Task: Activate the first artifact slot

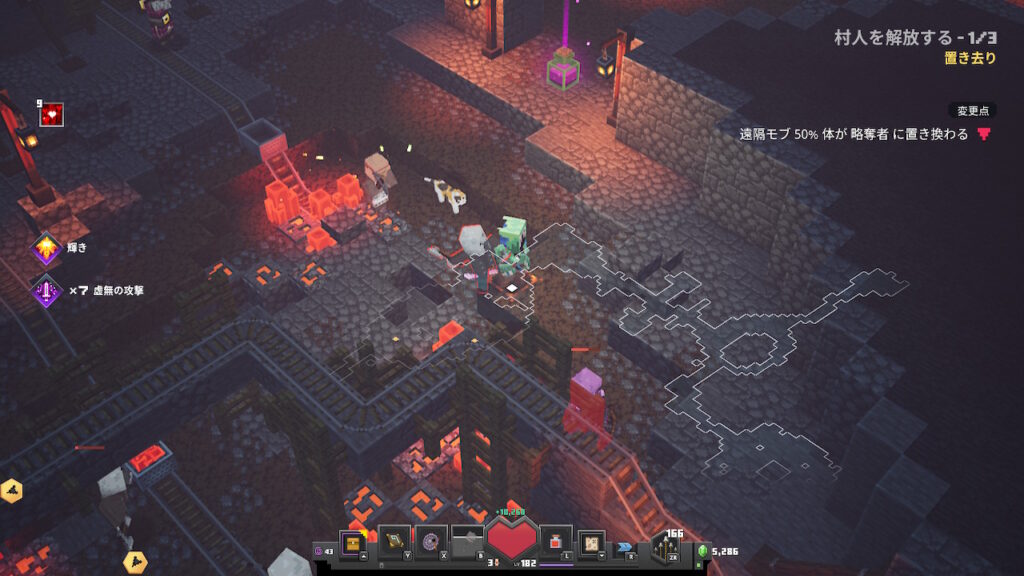Action: (394, 543)
